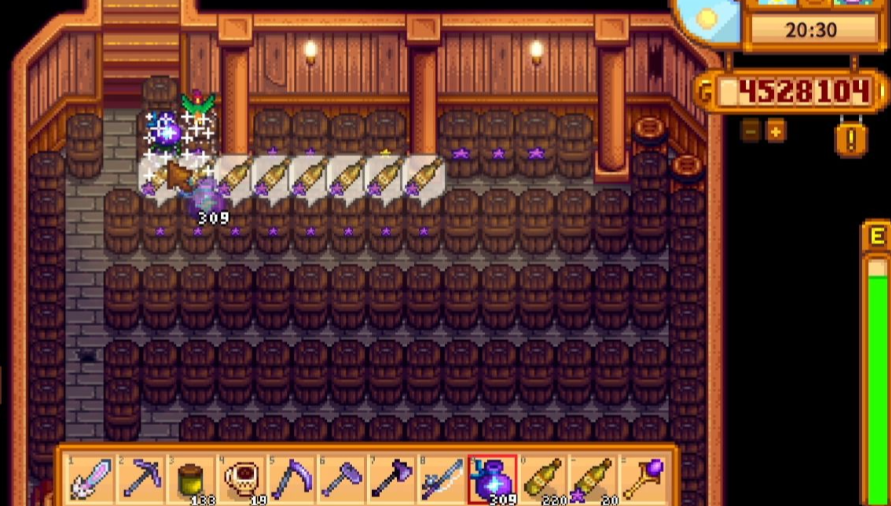891x506 pixels.
Task: Open the journal via the exclamation icon
Action: [851, 138]
